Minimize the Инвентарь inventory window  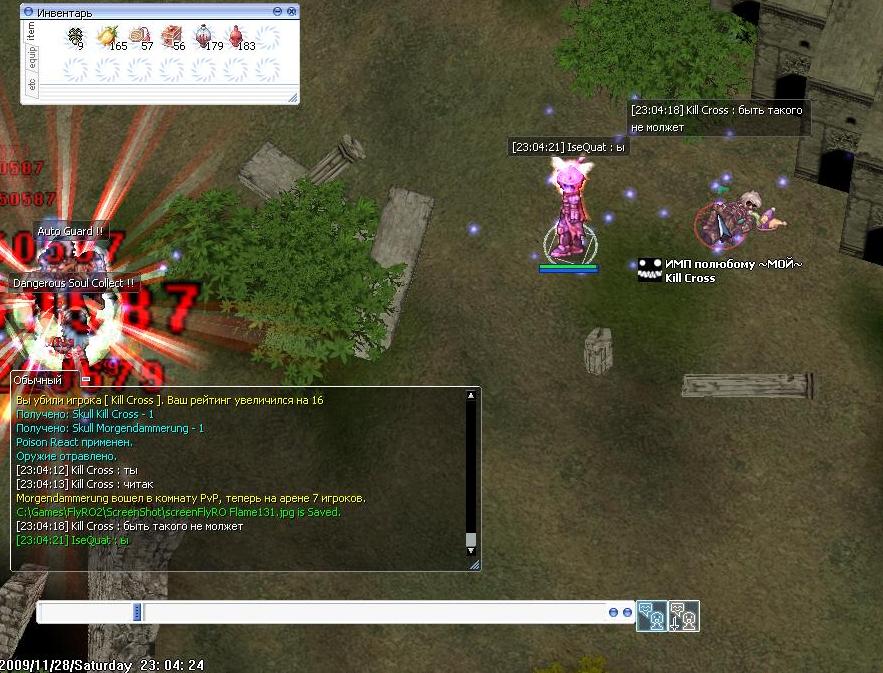[277, 11]
